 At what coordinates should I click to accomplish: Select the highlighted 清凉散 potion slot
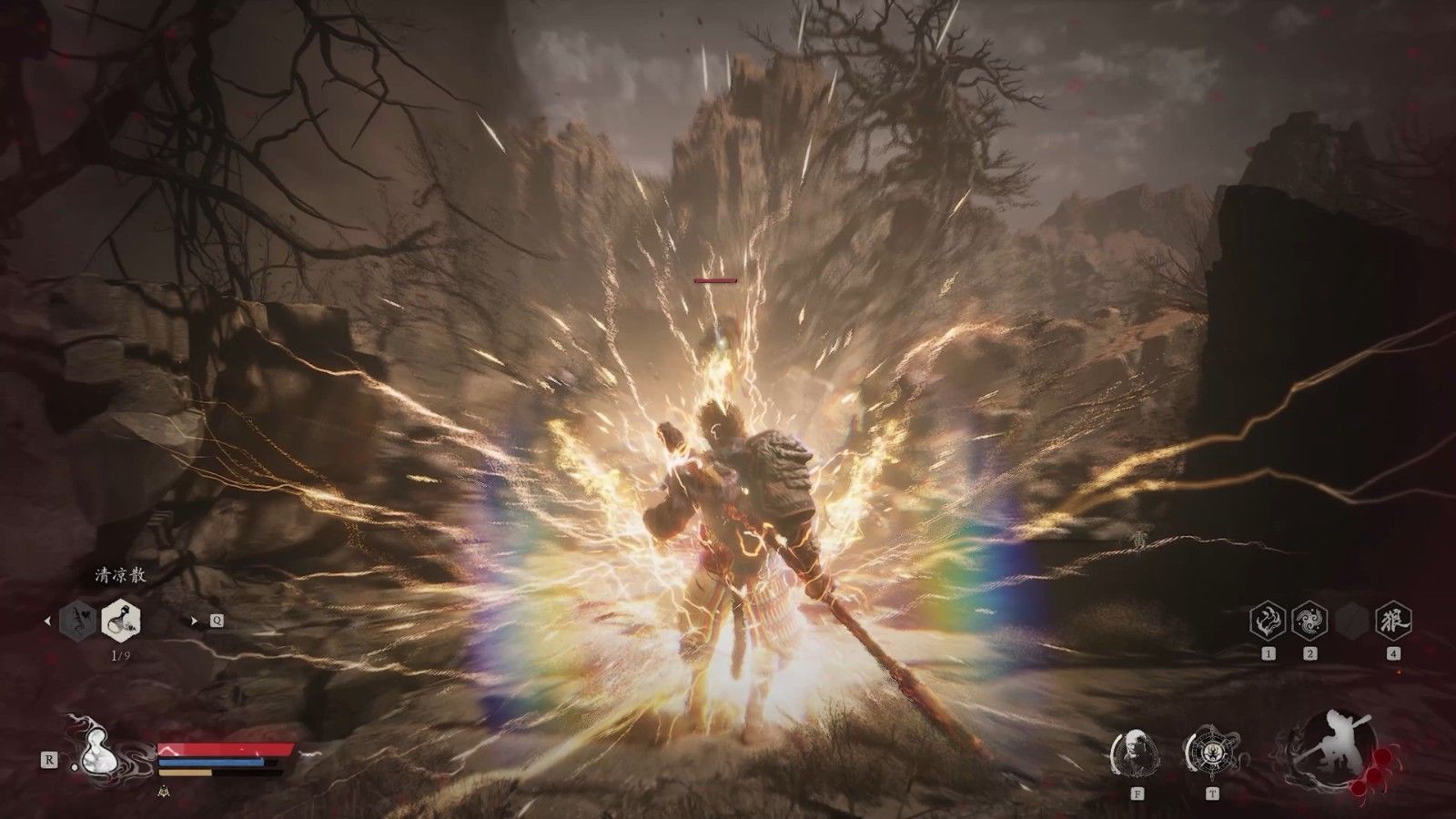click(x=121, y=621)
